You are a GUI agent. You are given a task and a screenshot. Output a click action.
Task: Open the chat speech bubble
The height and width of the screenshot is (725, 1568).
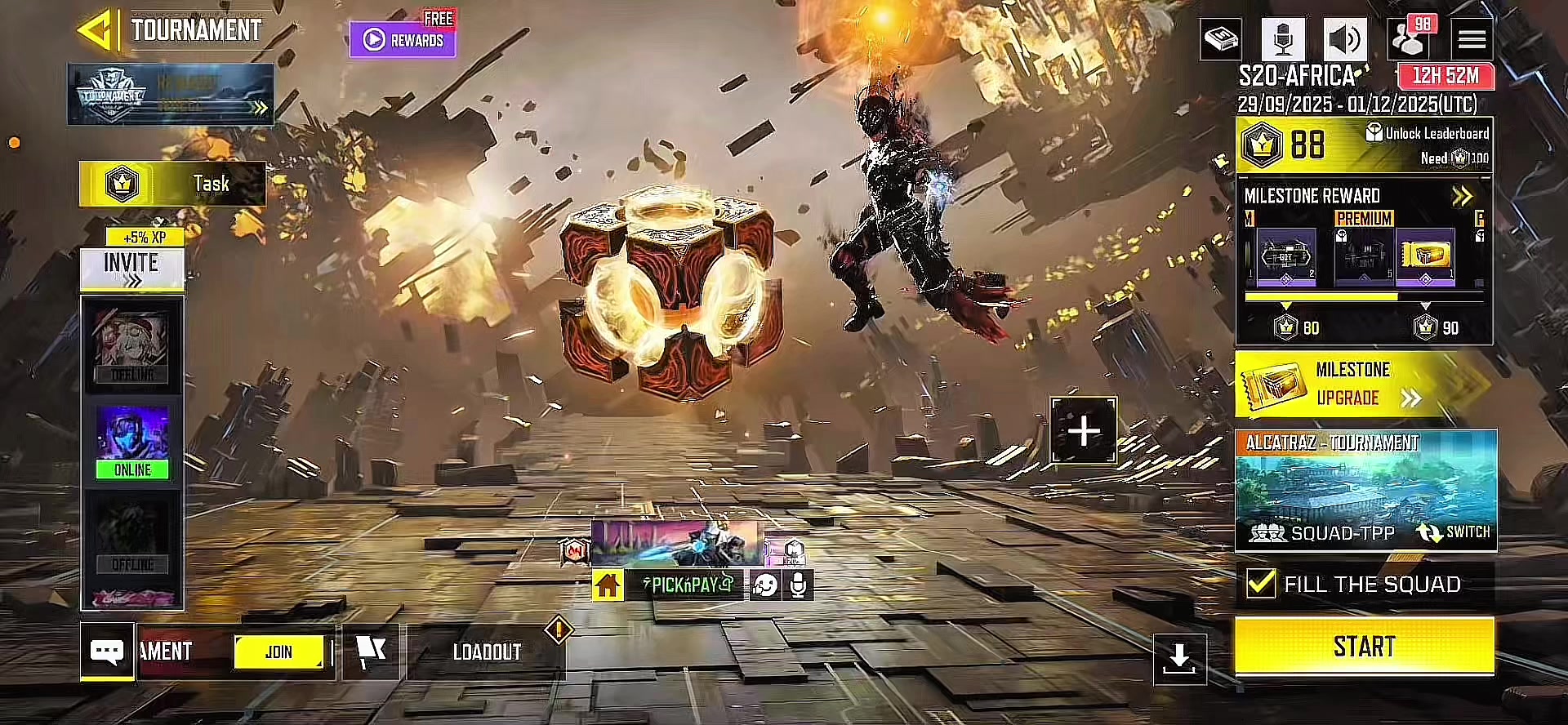point(107,651)
